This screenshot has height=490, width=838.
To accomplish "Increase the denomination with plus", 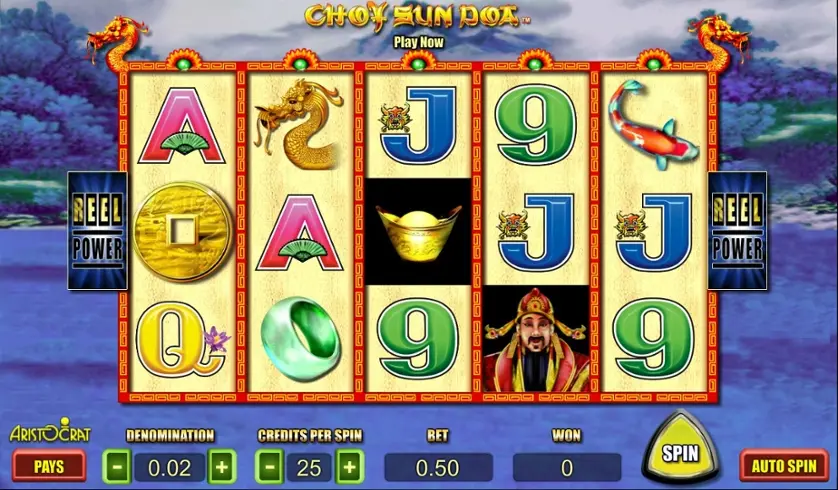I will point(221,467).
